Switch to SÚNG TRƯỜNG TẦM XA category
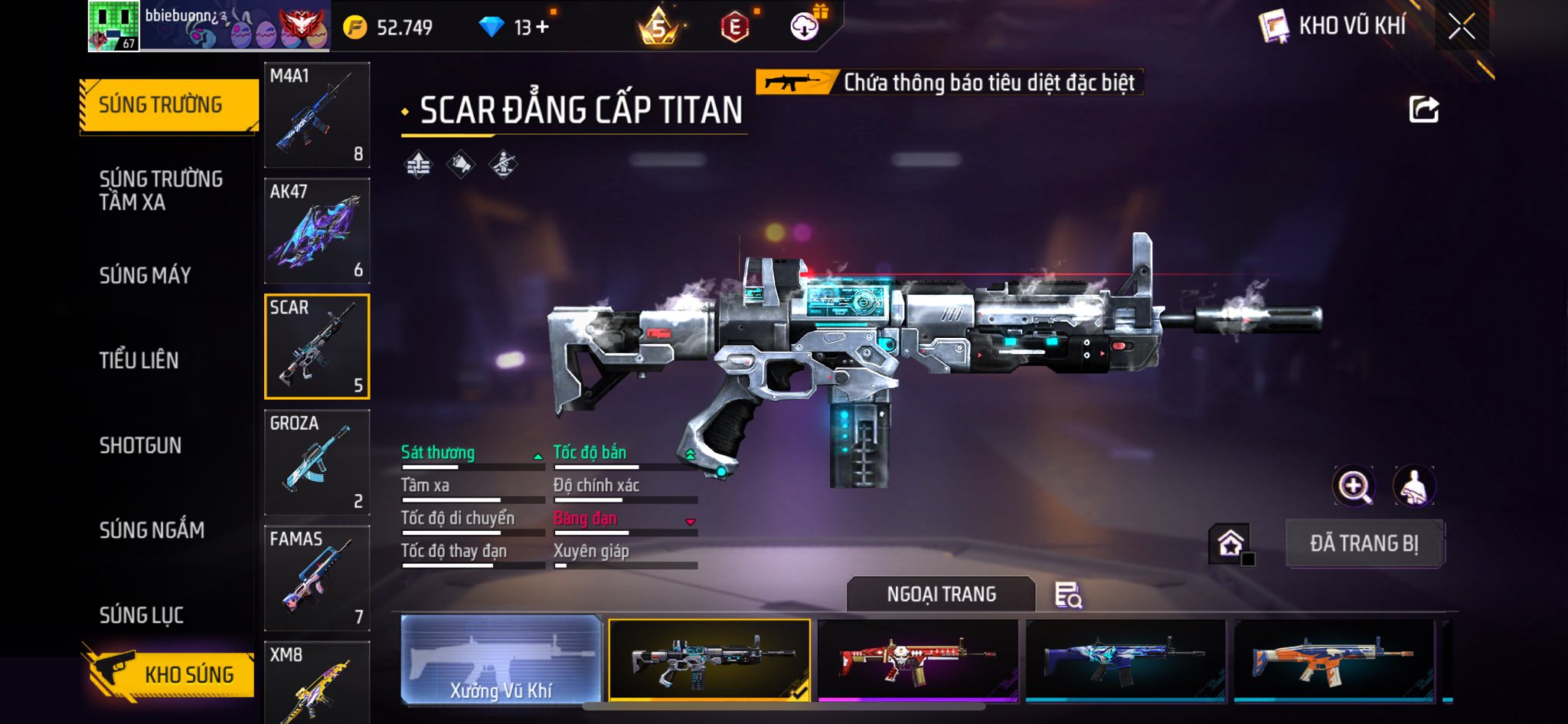Image resolution: width=1568 pixels, height=724 pixels. (161, 190)
